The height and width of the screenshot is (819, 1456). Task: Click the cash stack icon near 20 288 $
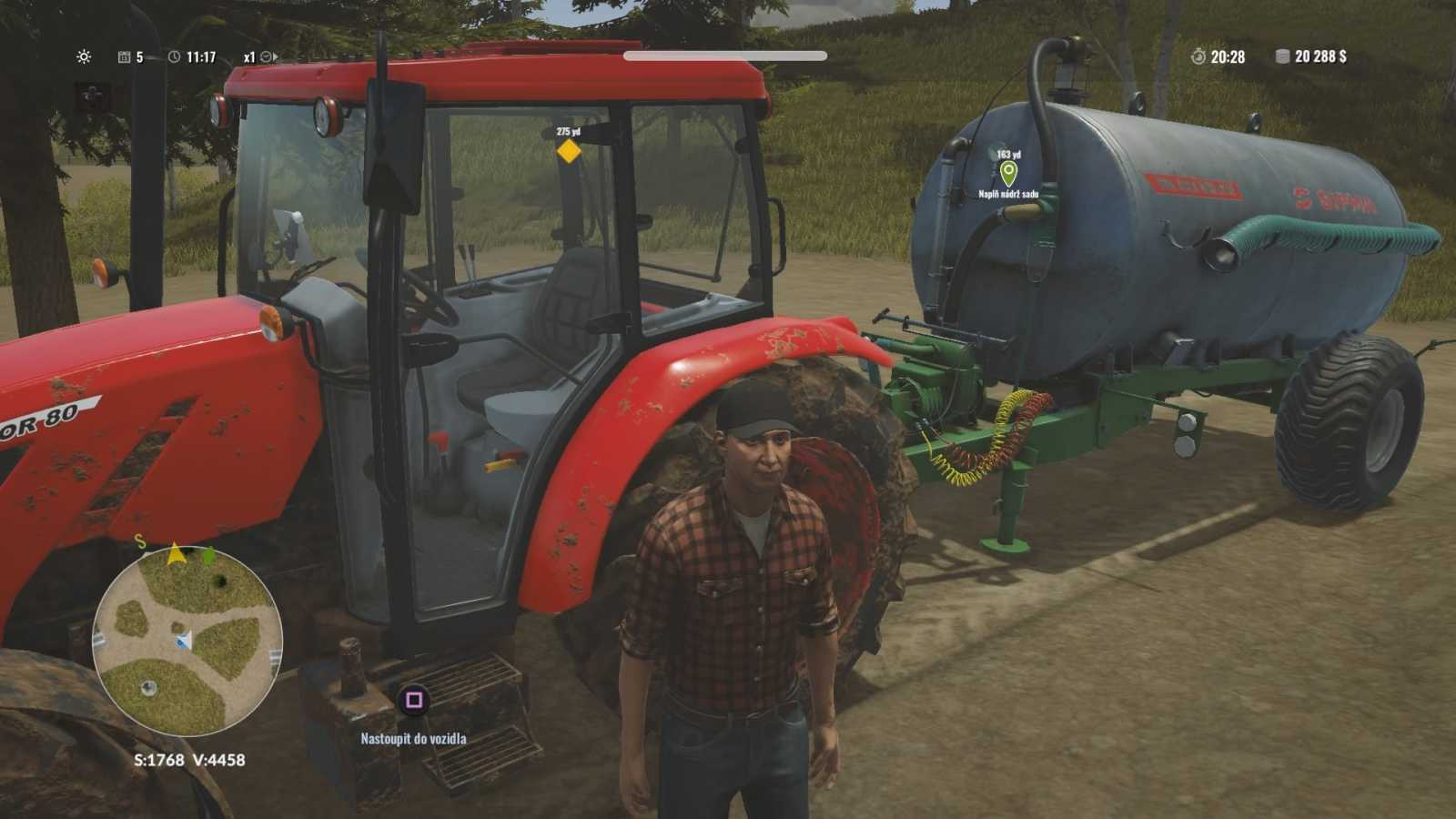(x=1282, y=56)
